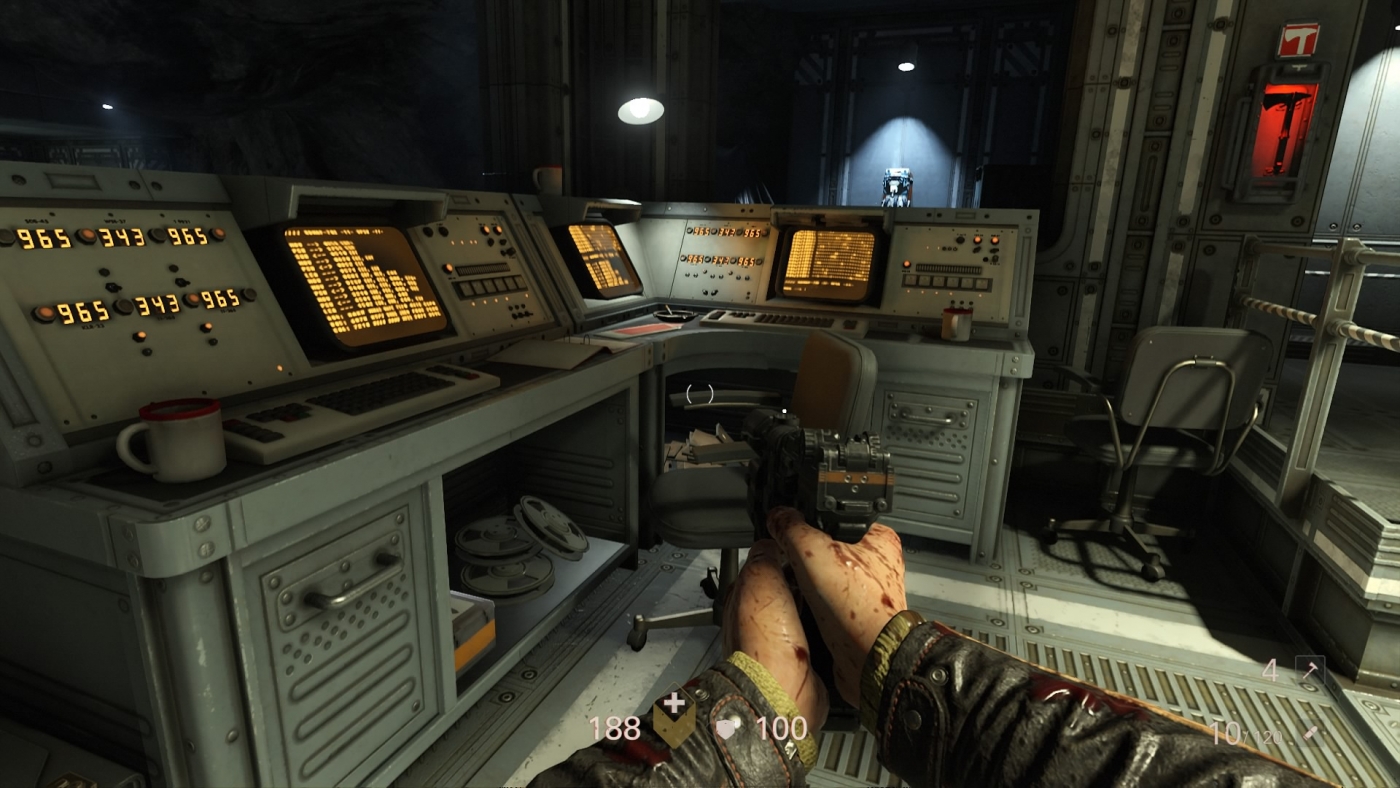Viewport: 1400px width, 788px height.
Task: Click the rotary knob next to the right panel's button row
Action: click(995, 258)
